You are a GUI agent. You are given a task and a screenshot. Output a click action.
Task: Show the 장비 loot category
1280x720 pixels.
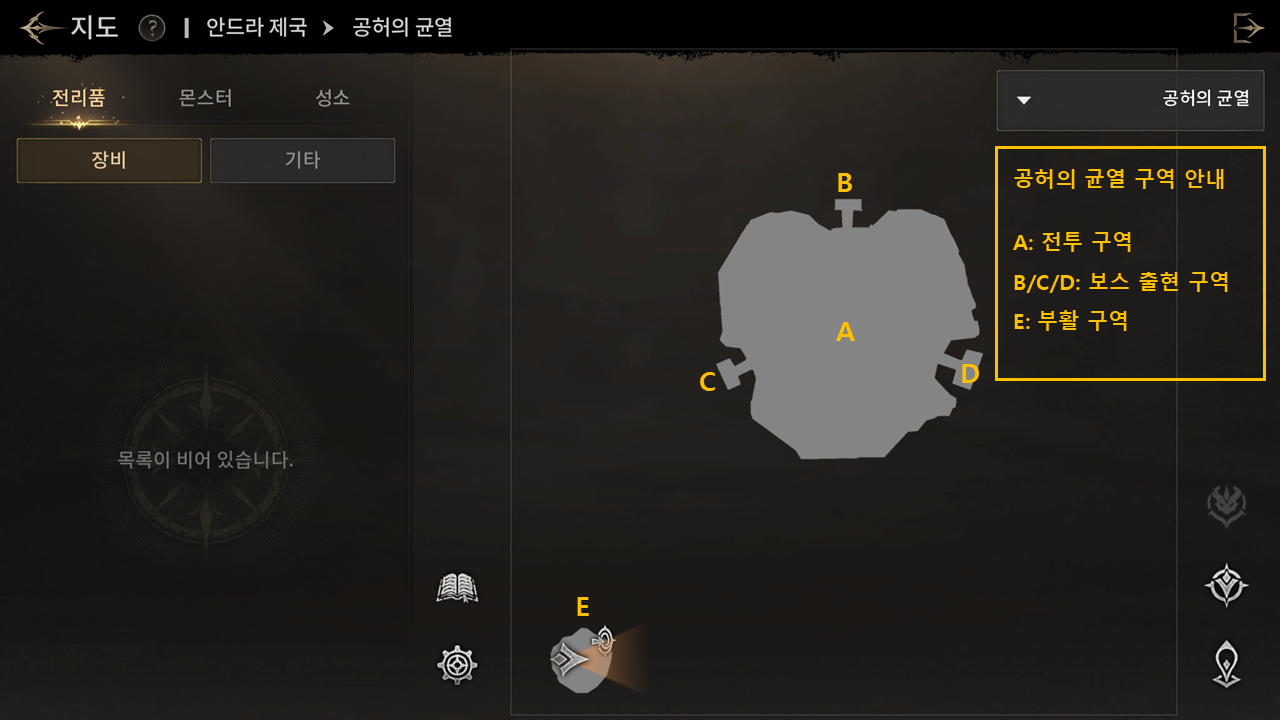point(109,160)
